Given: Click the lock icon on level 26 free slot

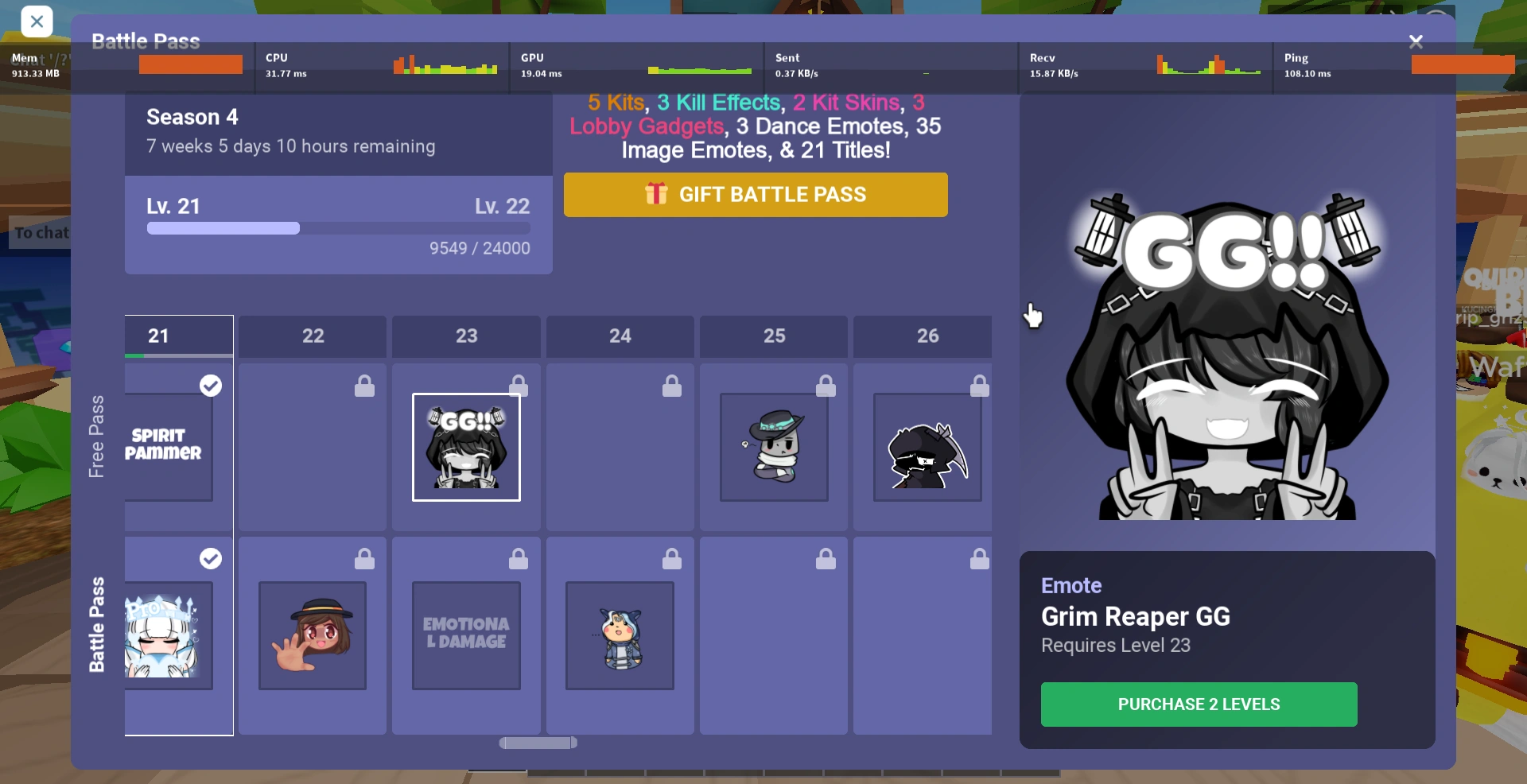Looking at the screenshot, I should click(x=980, y=386).
